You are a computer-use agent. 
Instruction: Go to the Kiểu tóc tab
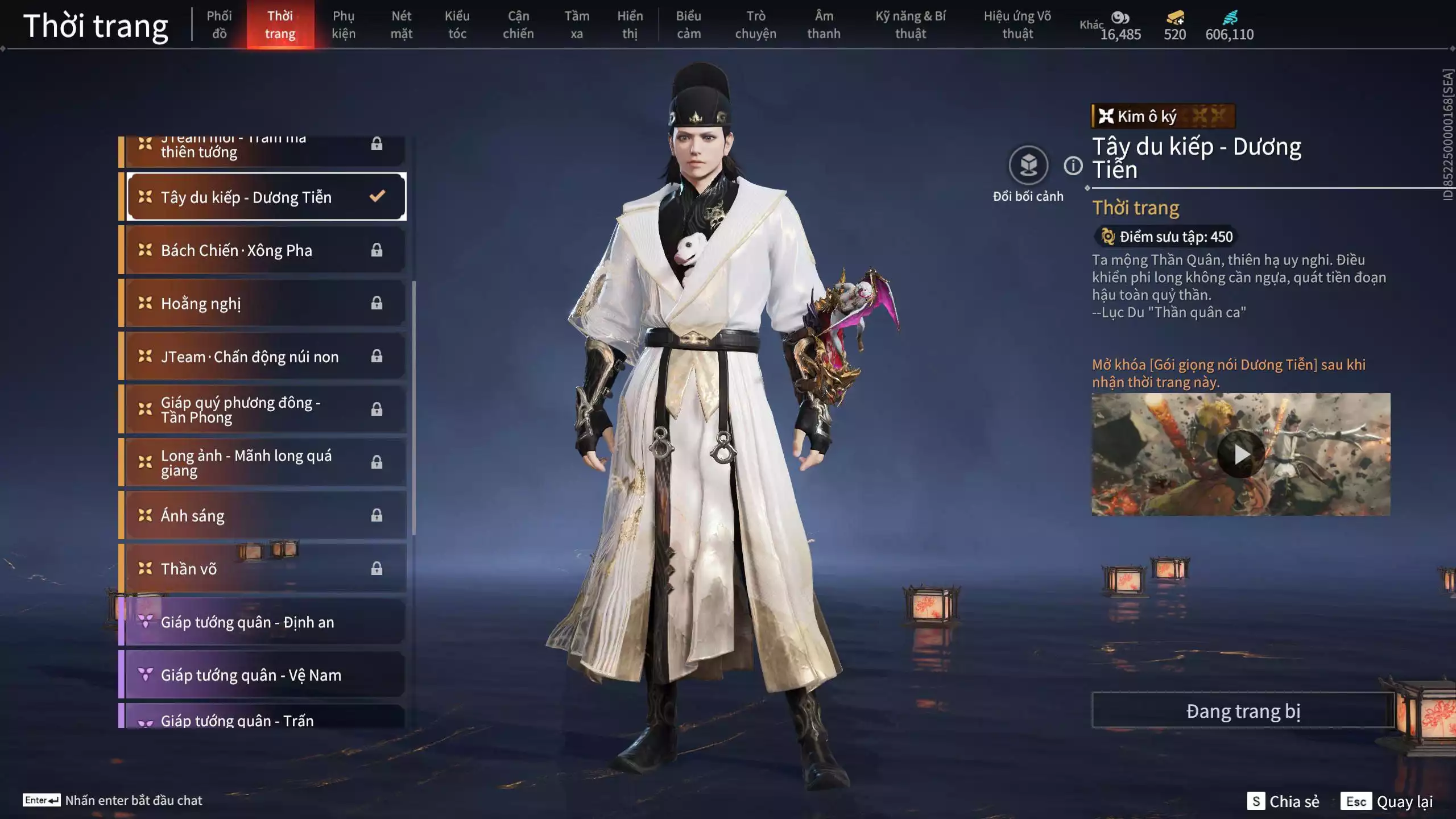pyautogui.click(x=457, y=24)
